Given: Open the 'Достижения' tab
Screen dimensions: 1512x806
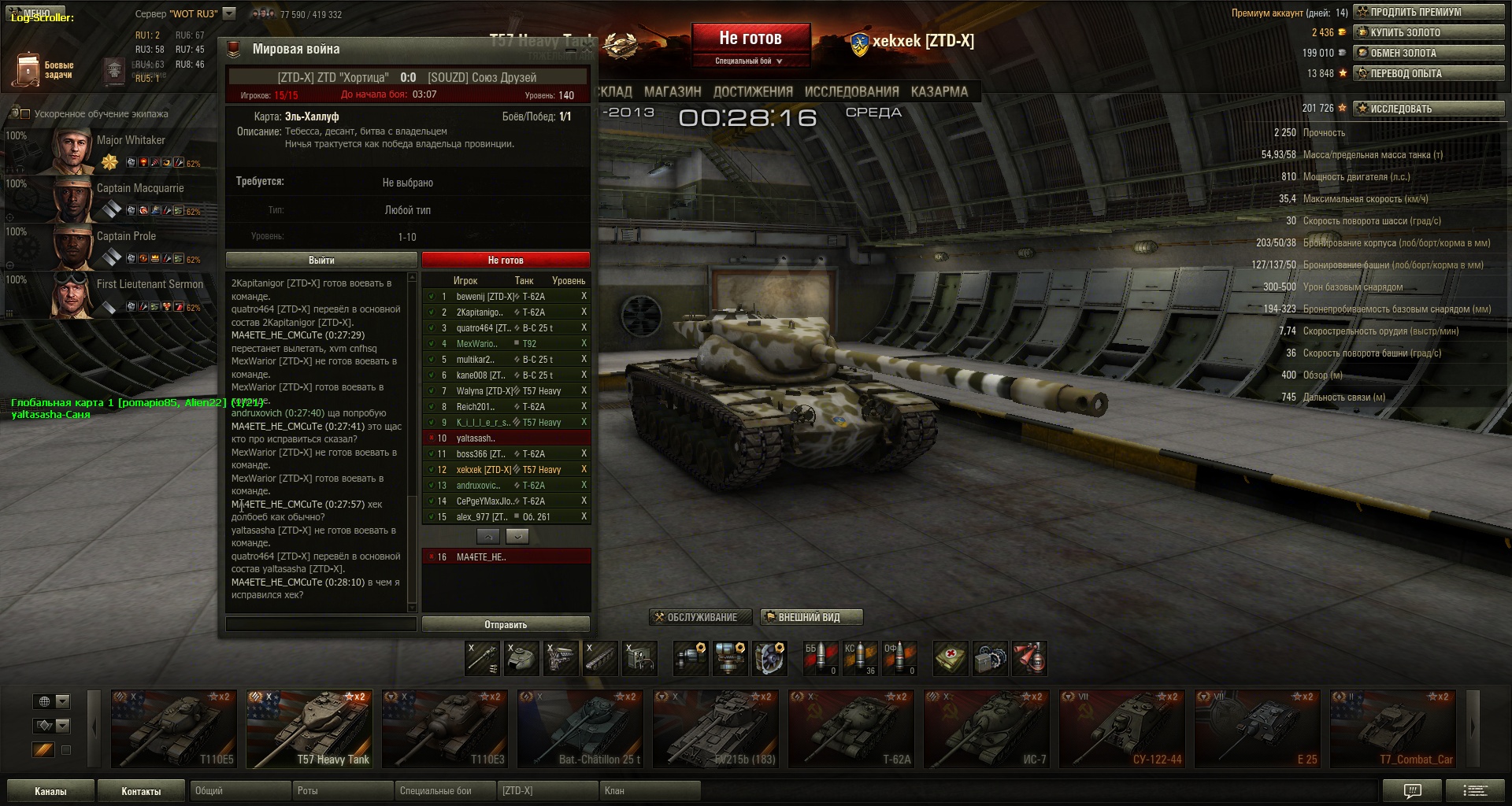Looking at the screenshot, I should point(752,92).
